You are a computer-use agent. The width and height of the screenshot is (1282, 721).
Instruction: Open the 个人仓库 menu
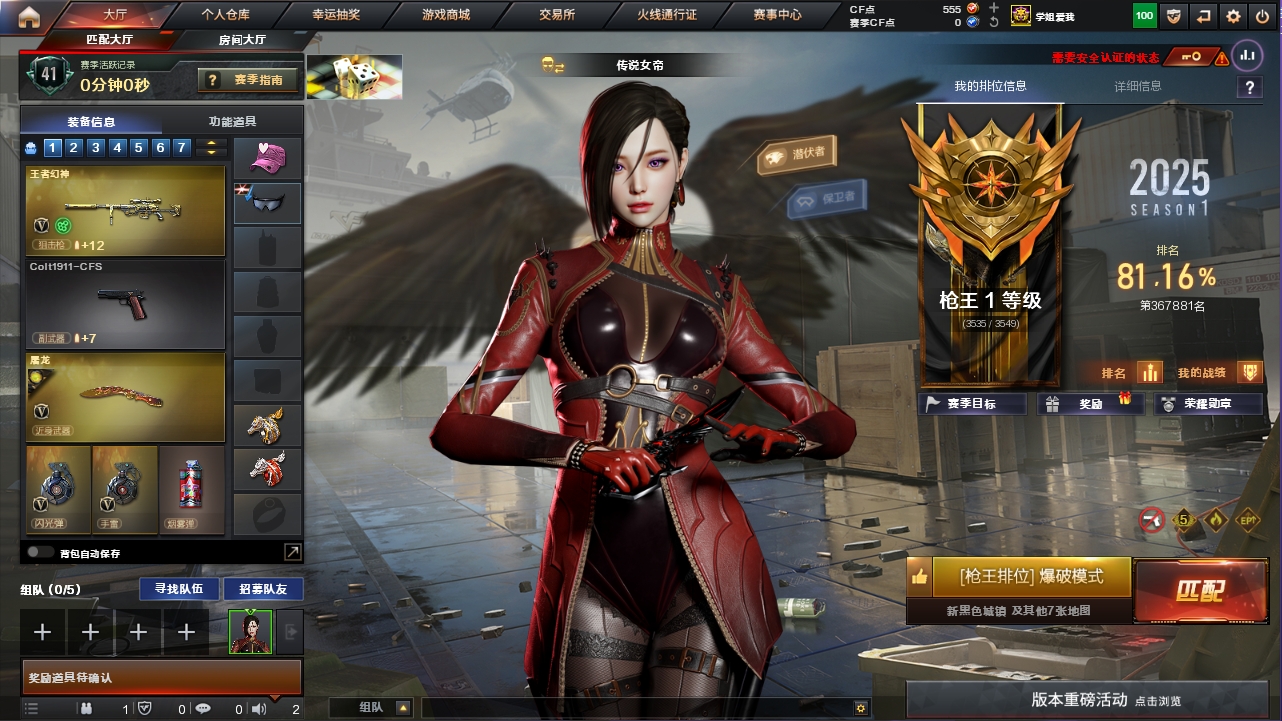coord(225,15)
